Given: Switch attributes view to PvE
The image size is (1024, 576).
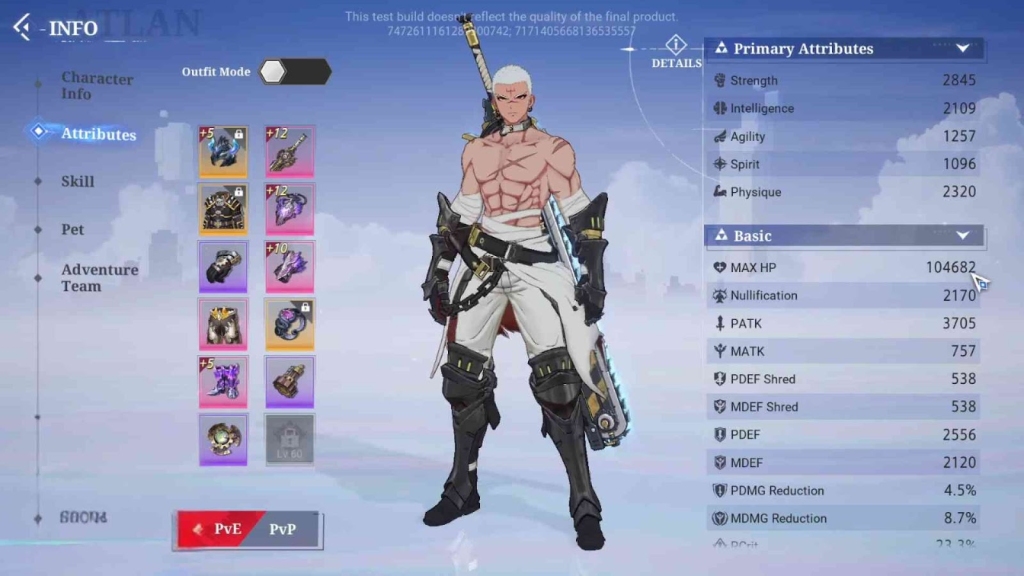Looking at the screenshot, I should 220,529.
